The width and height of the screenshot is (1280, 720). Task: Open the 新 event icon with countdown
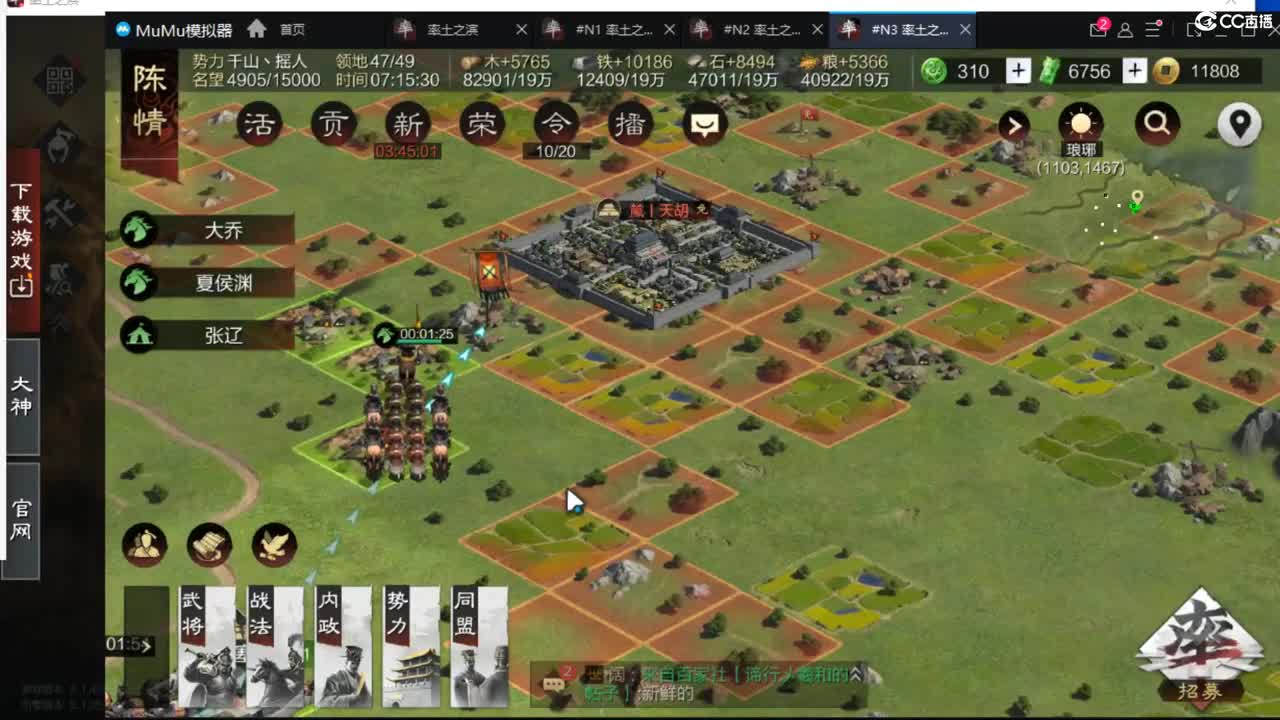pos(406,125)
